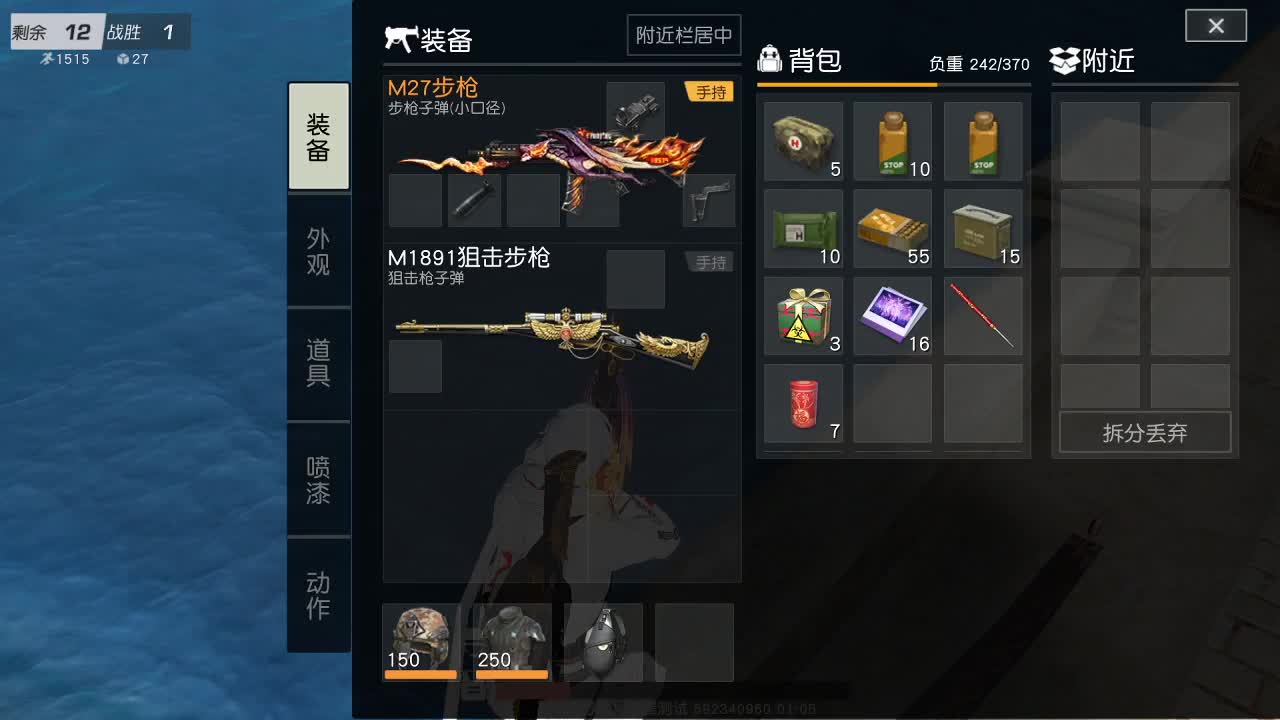Click the purple fragment card icon showing 16
Screen dimensions: 1280x720
click(x=893, y=316)
